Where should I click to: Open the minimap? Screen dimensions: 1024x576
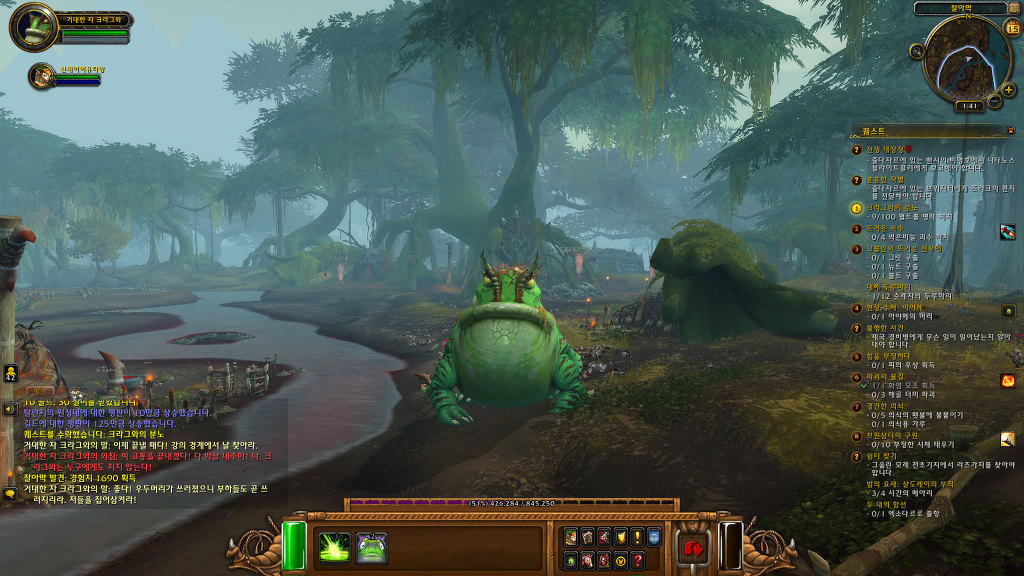tap(964, 58)
